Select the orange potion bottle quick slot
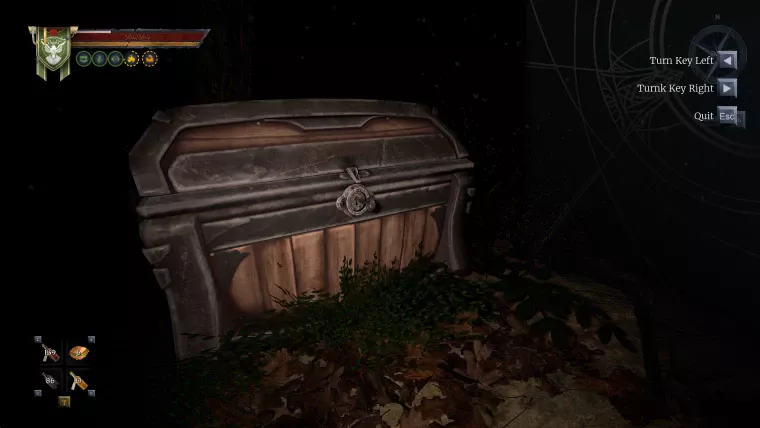Viewport: 760px width, 428px height. pos(78,380)
